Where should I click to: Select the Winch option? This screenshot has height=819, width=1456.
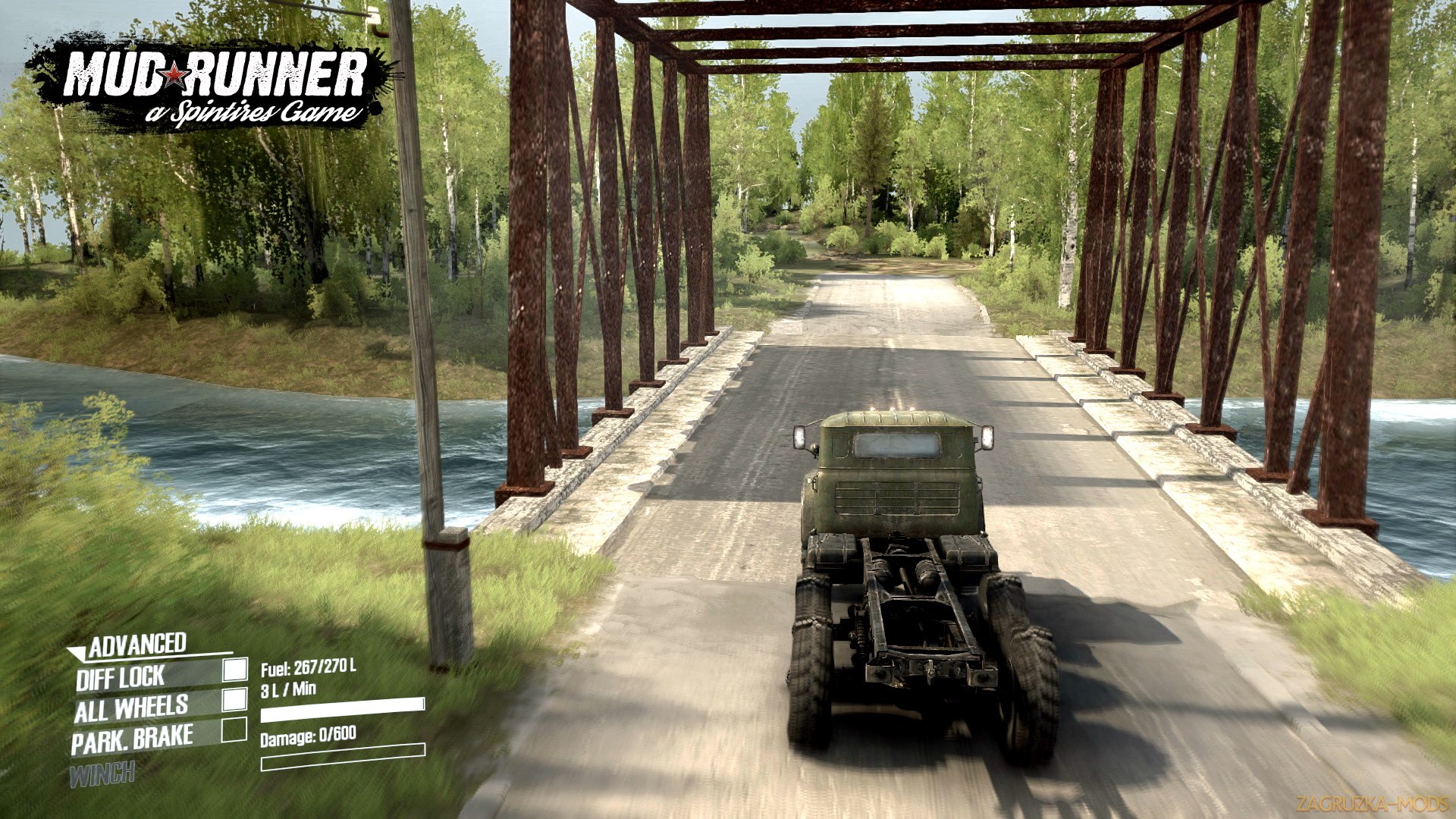102,774
